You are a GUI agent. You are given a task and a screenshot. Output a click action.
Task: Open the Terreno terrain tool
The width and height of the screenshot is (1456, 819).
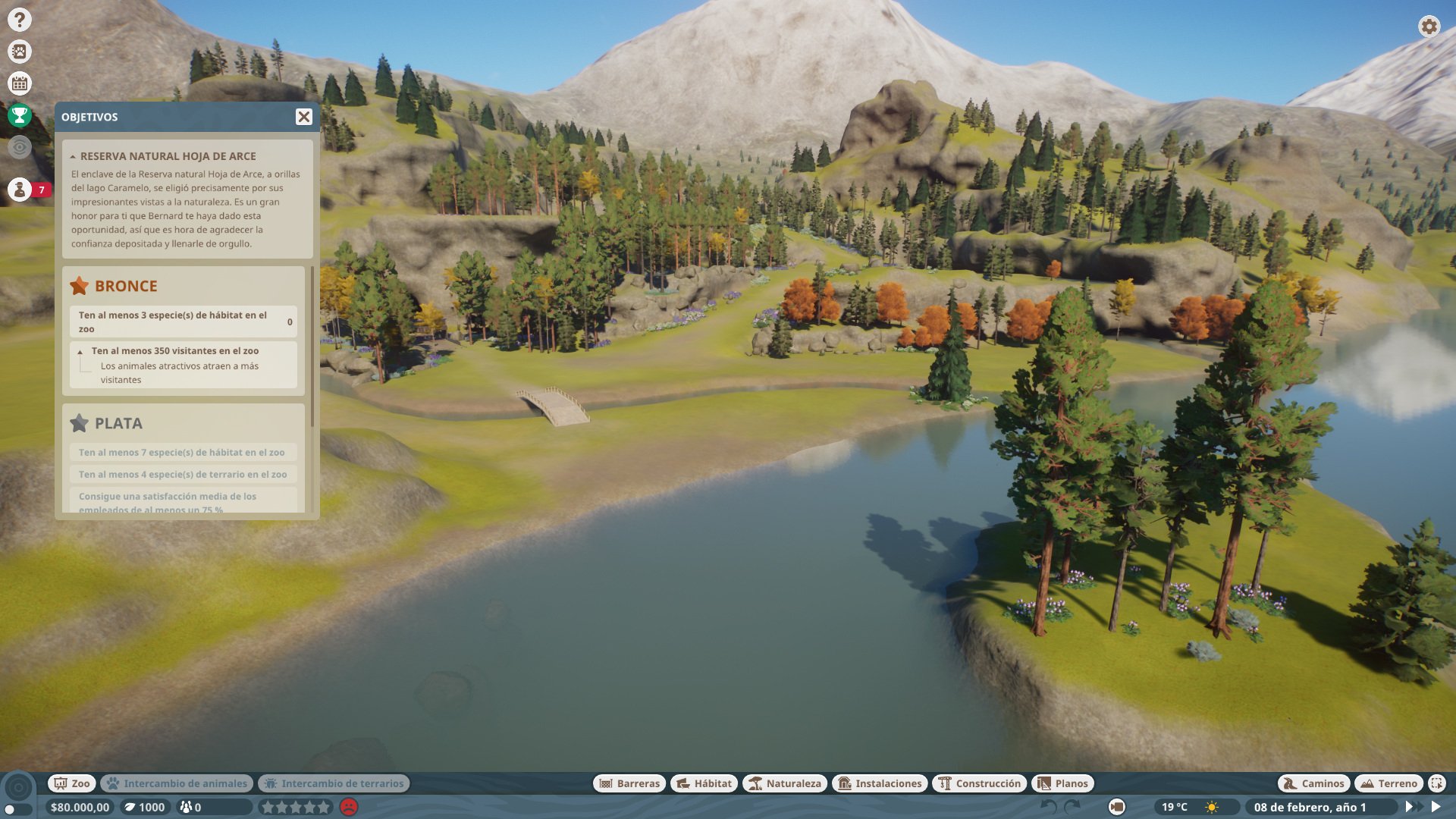1389,783
